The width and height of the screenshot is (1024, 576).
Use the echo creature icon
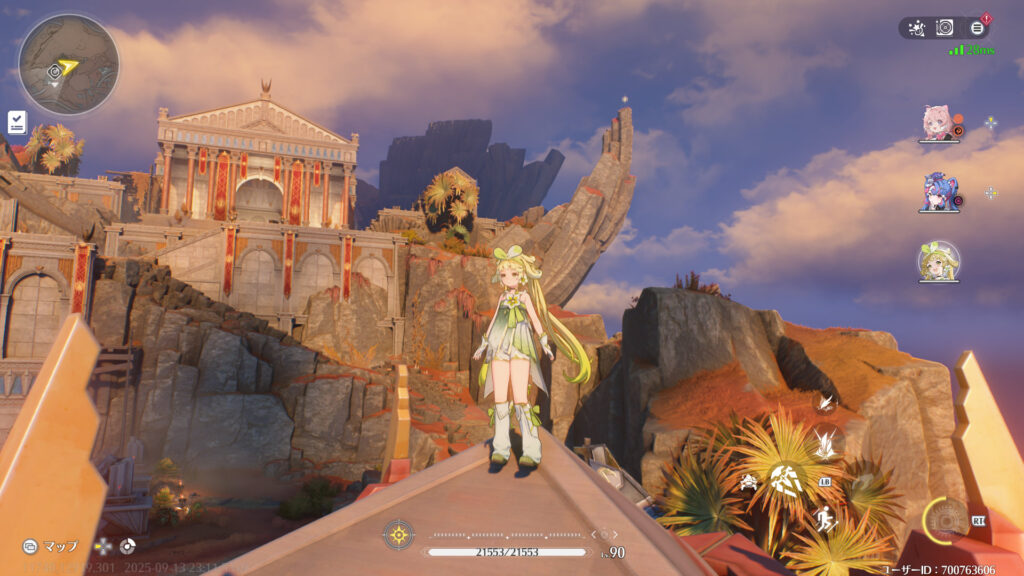click(x=748, y=483)
